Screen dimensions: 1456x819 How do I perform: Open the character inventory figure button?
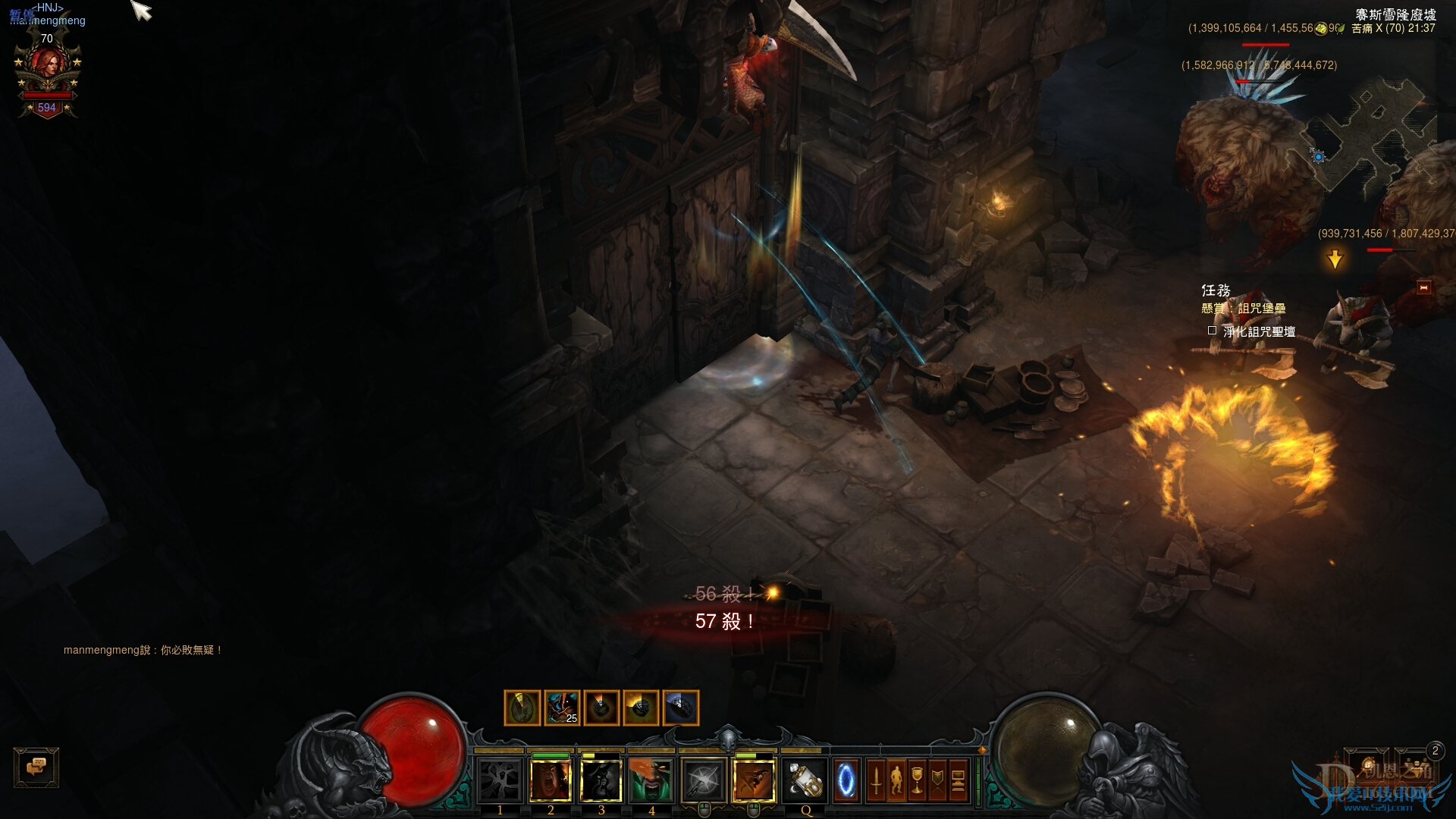tap(896, 780)
